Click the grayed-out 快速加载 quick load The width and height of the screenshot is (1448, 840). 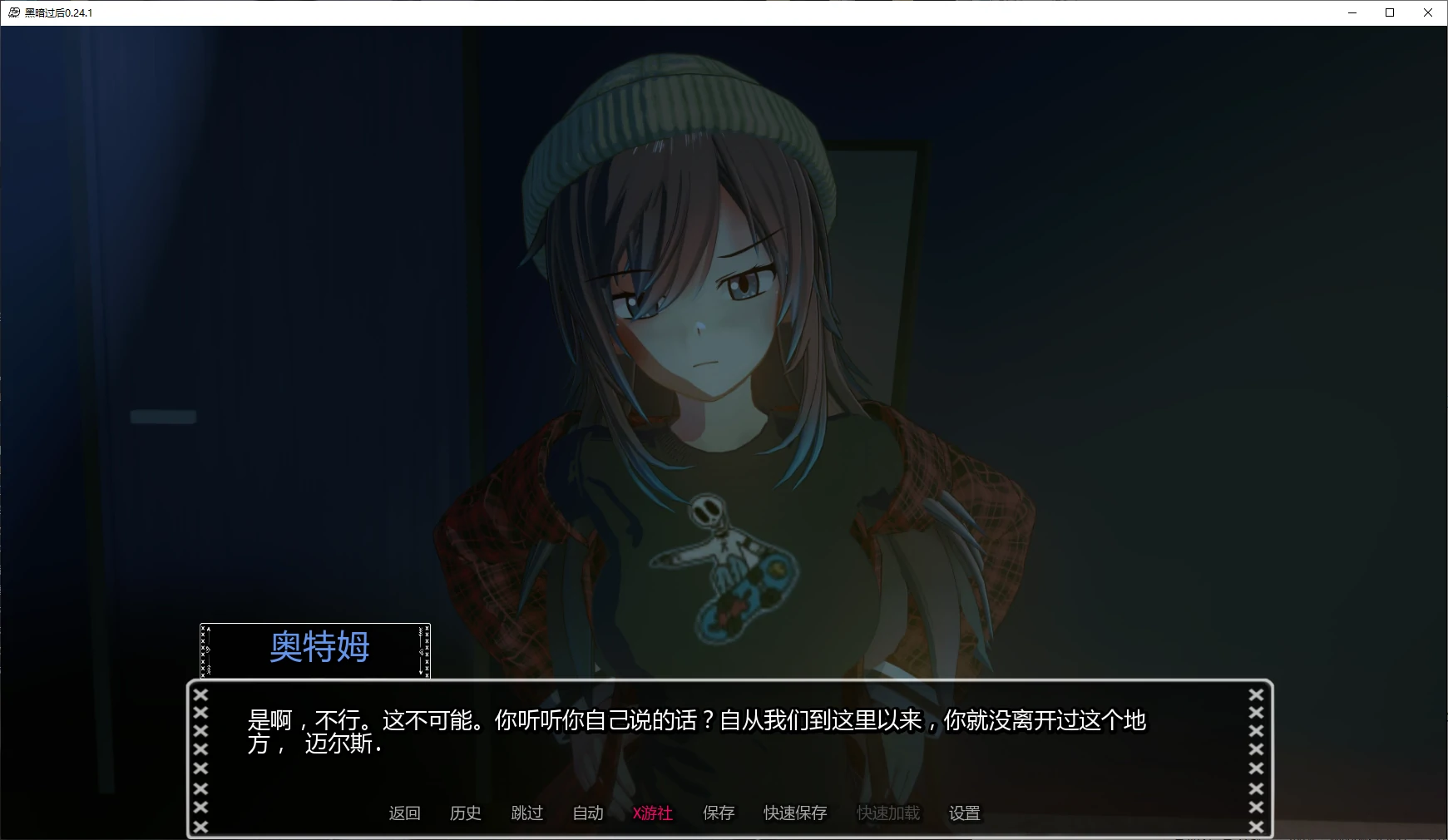click(887, 813)
